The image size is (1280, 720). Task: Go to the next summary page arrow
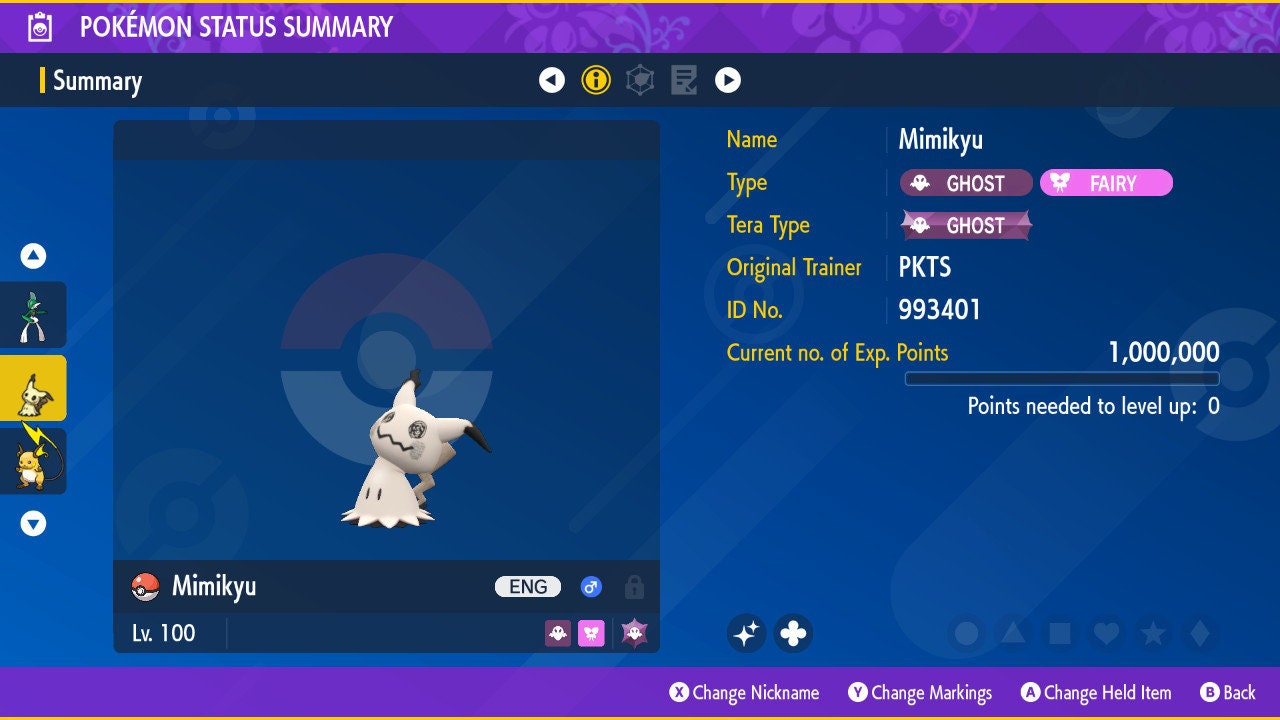[728, 80]
